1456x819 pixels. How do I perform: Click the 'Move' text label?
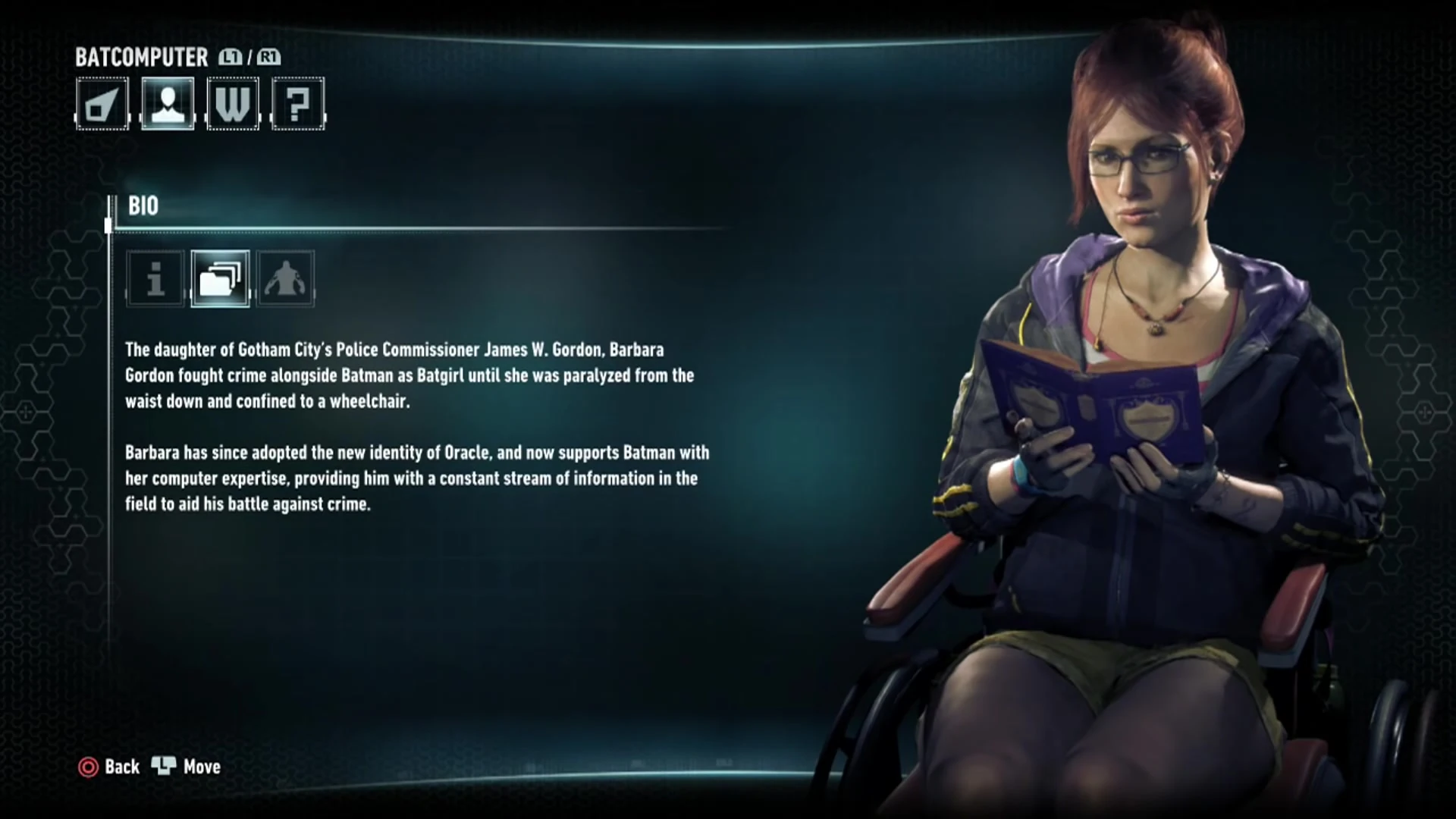pos(200,767)
